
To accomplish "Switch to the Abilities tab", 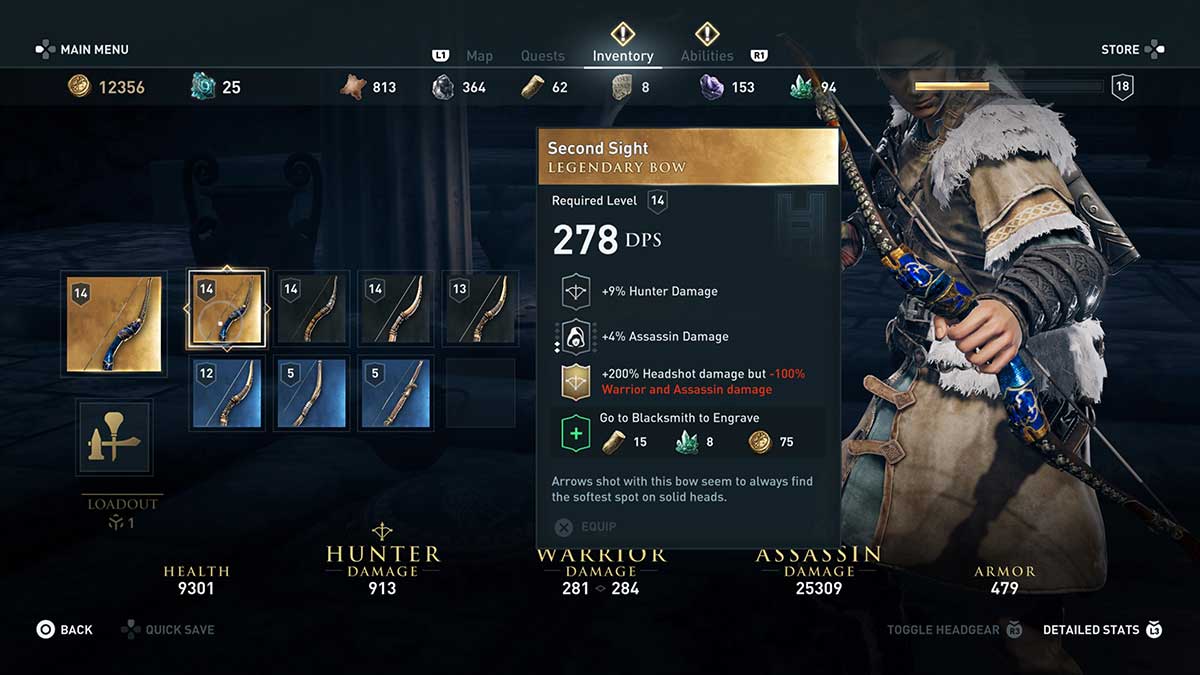I will [x=707, y=56].
